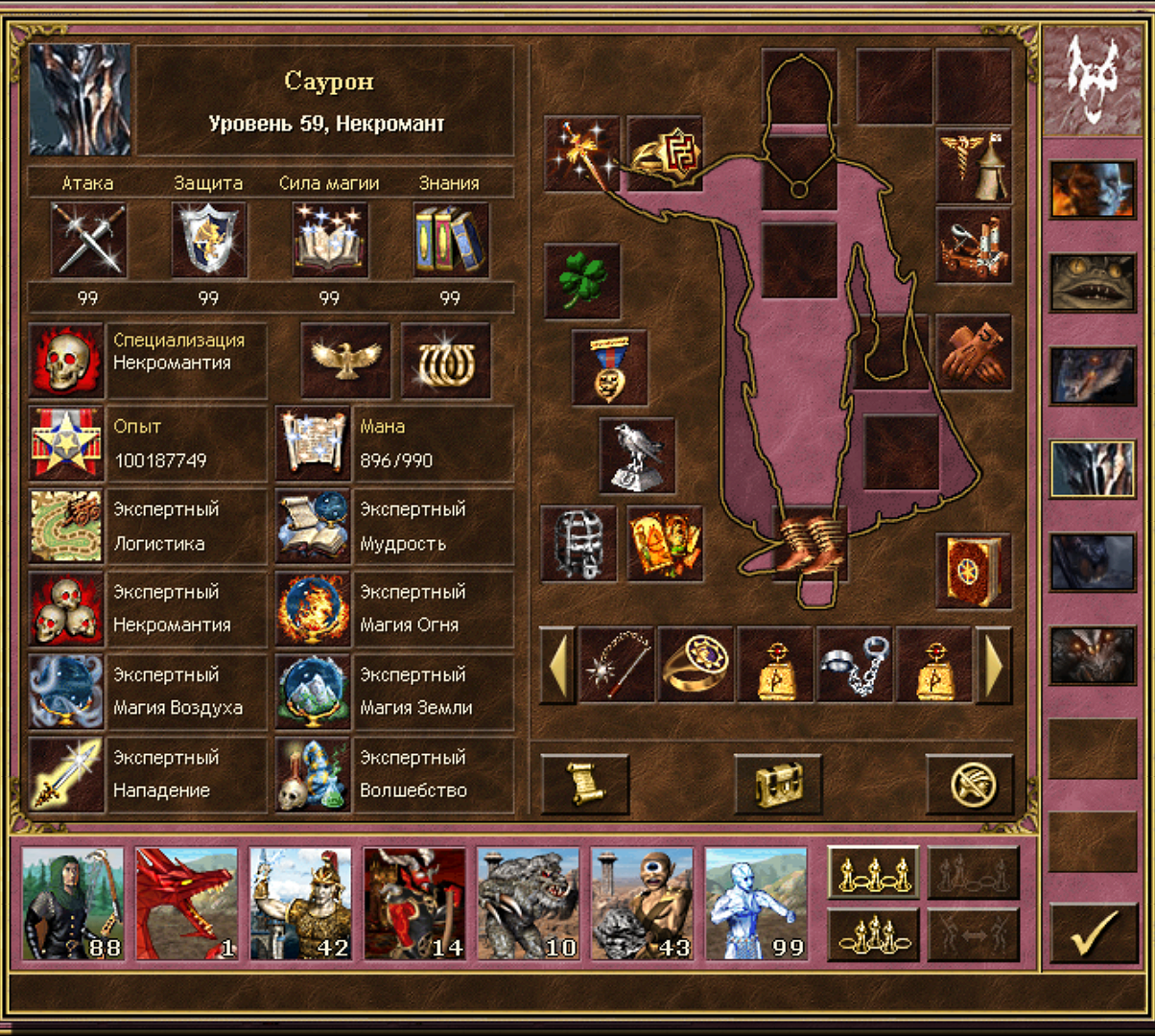The width and height of the screenshot is (1155, 1036).
Task: Select the boots artifact on feet
Action: pyautogui.click(x=810, y=545)
